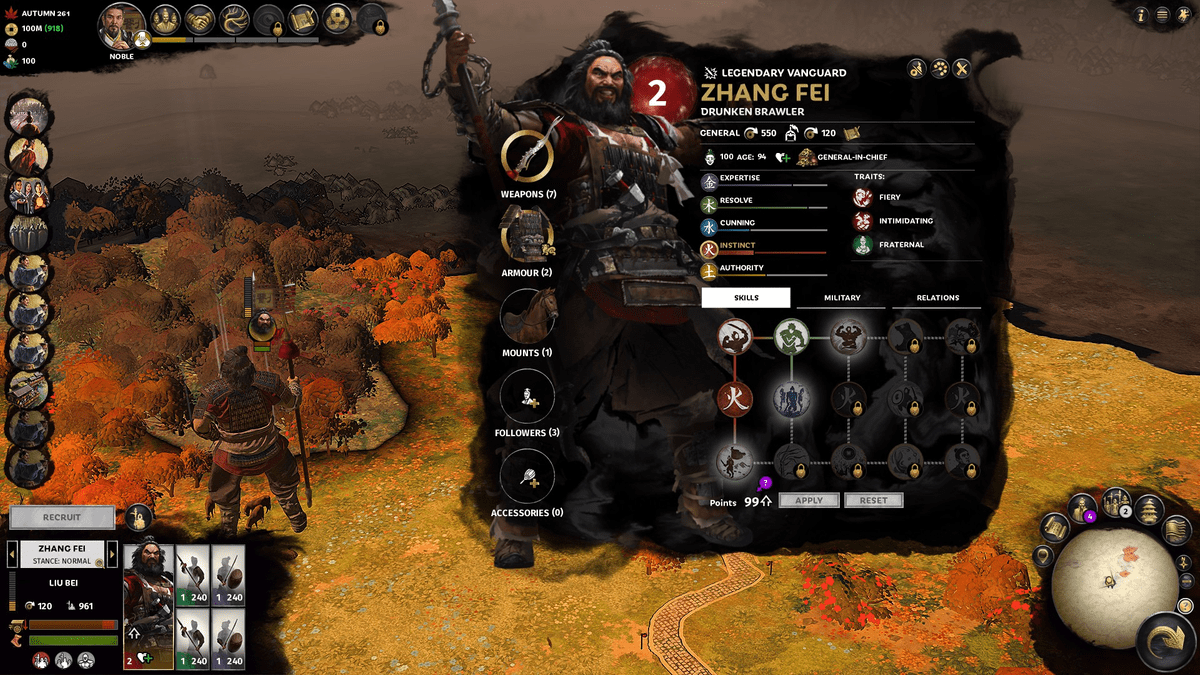This screenshot has height=675, width=1200.
Task: Click the Recruit button
Action: 61,518
